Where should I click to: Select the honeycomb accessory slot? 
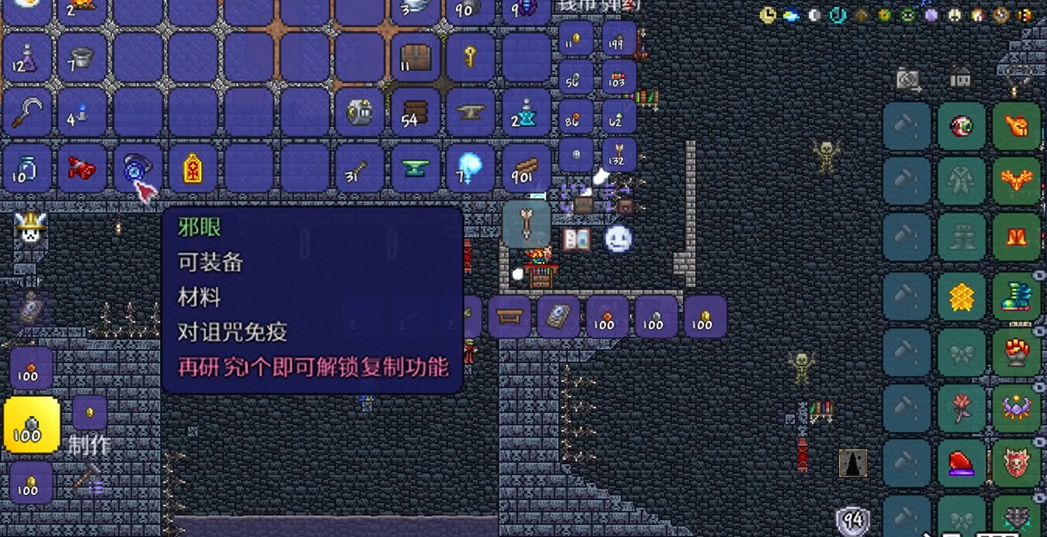coord(961,296)
